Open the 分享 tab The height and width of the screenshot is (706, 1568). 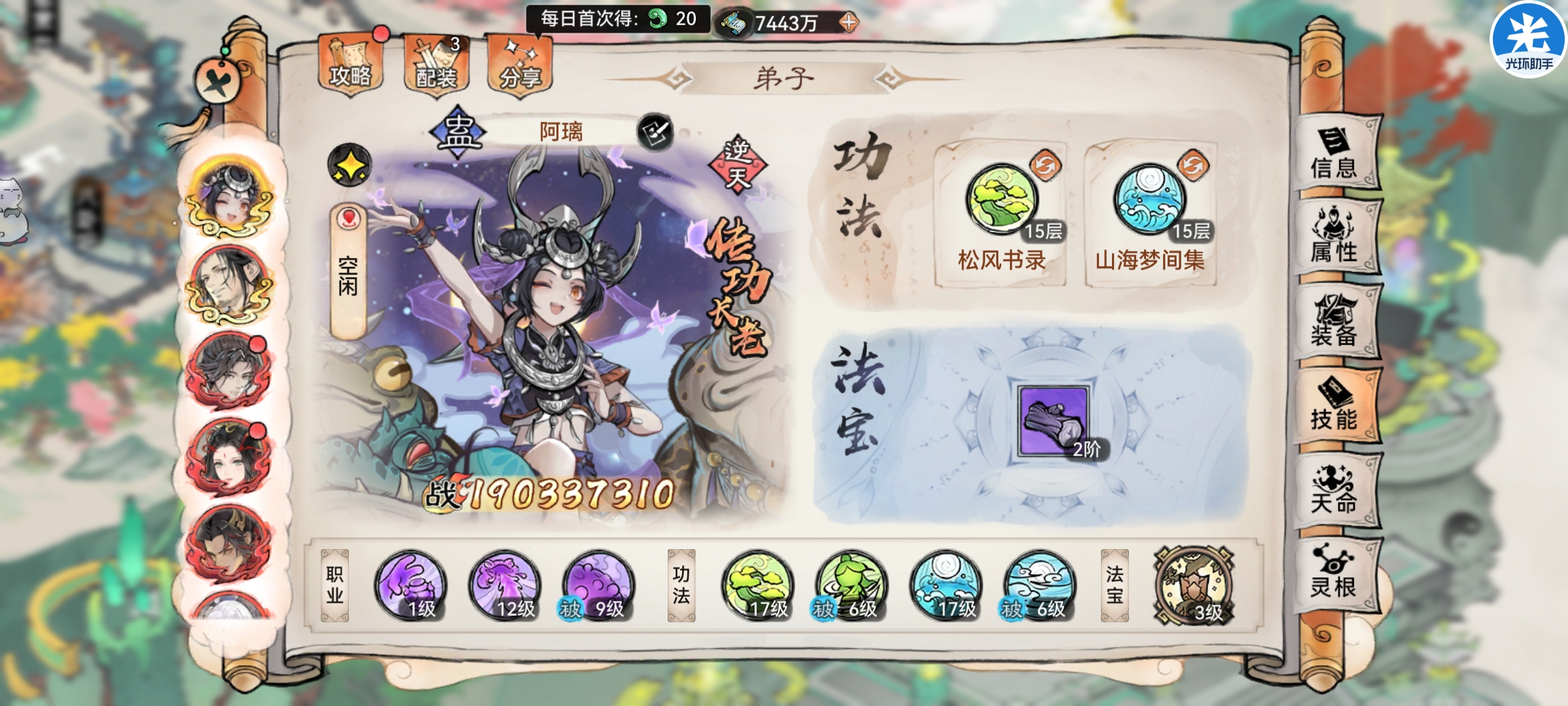click(x=523, y=64)
